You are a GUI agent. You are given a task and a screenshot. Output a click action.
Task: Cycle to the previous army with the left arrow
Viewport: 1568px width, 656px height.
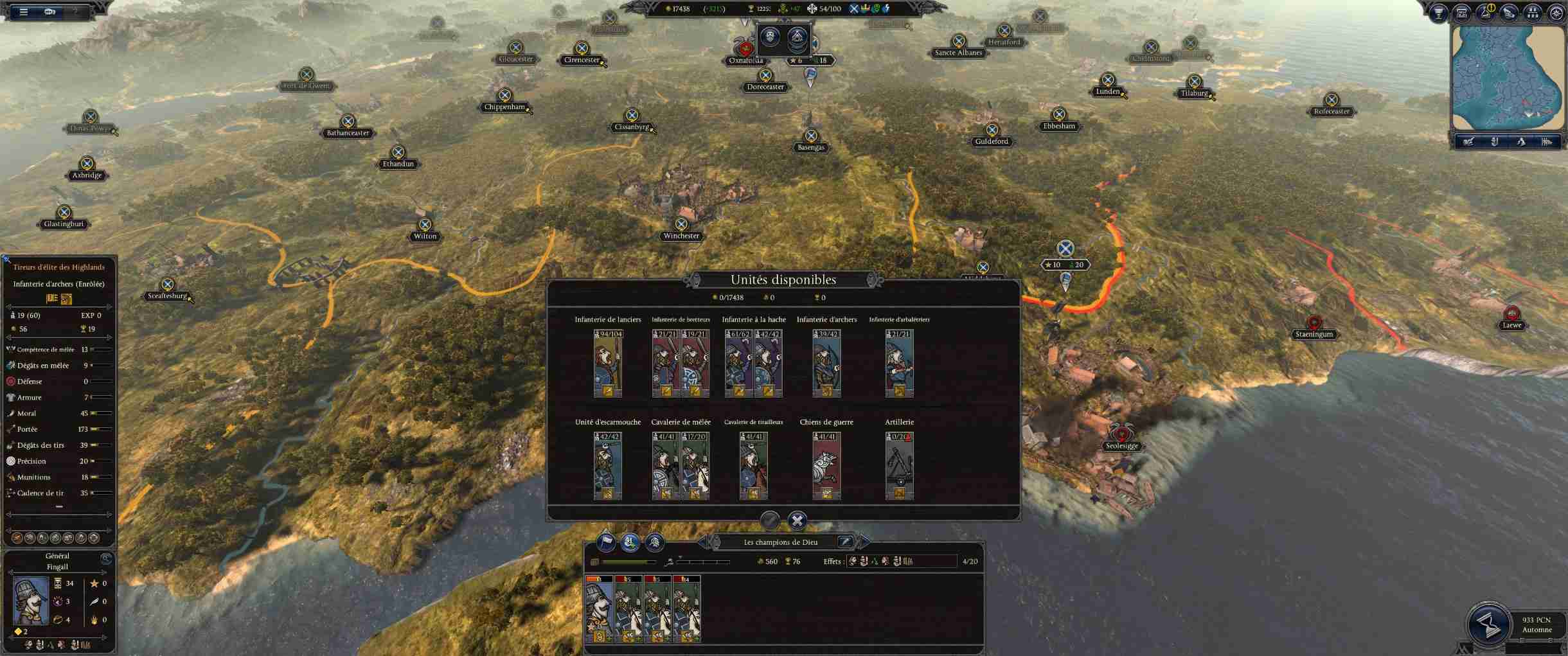pos(704,542)
